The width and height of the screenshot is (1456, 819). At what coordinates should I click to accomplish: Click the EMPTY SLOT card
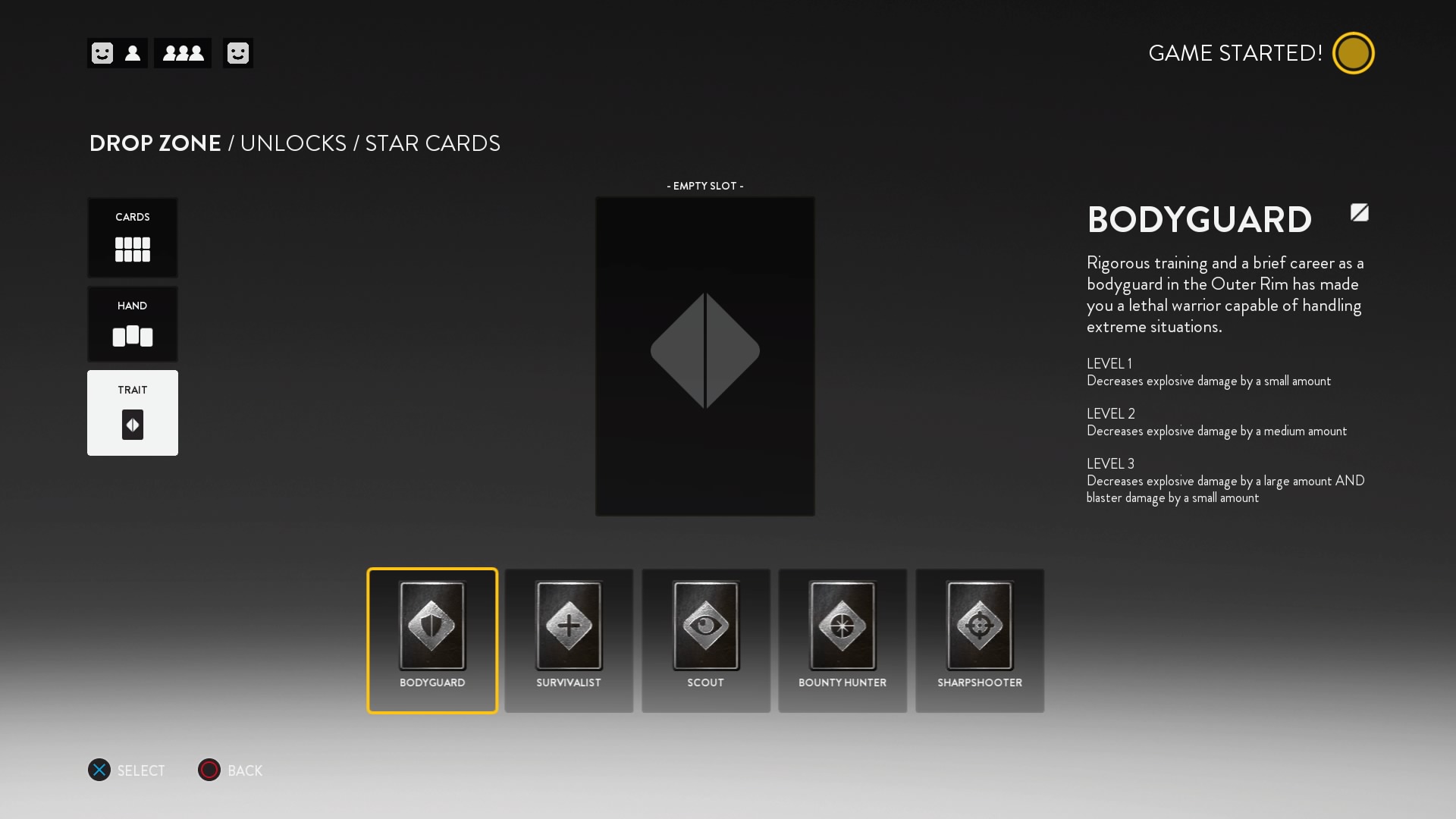[704, 356]
